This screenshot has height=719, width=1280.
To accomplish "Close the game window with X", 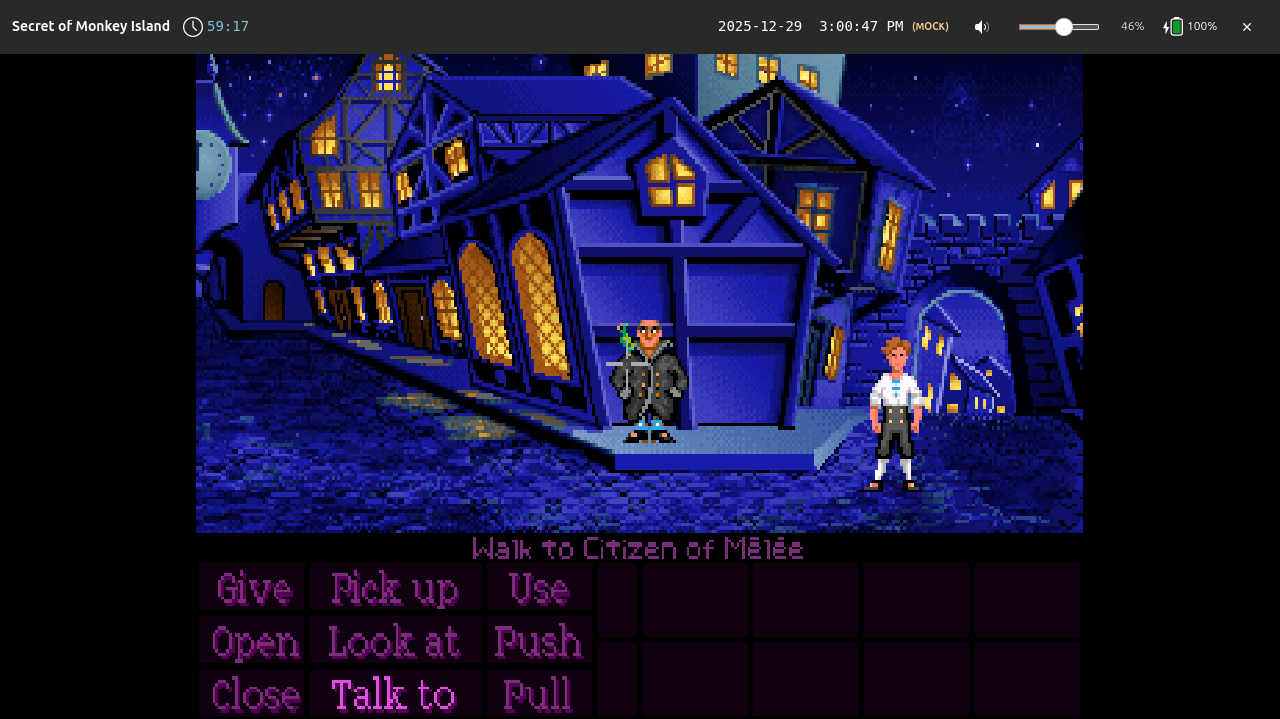I will [x=1247, y=27].
